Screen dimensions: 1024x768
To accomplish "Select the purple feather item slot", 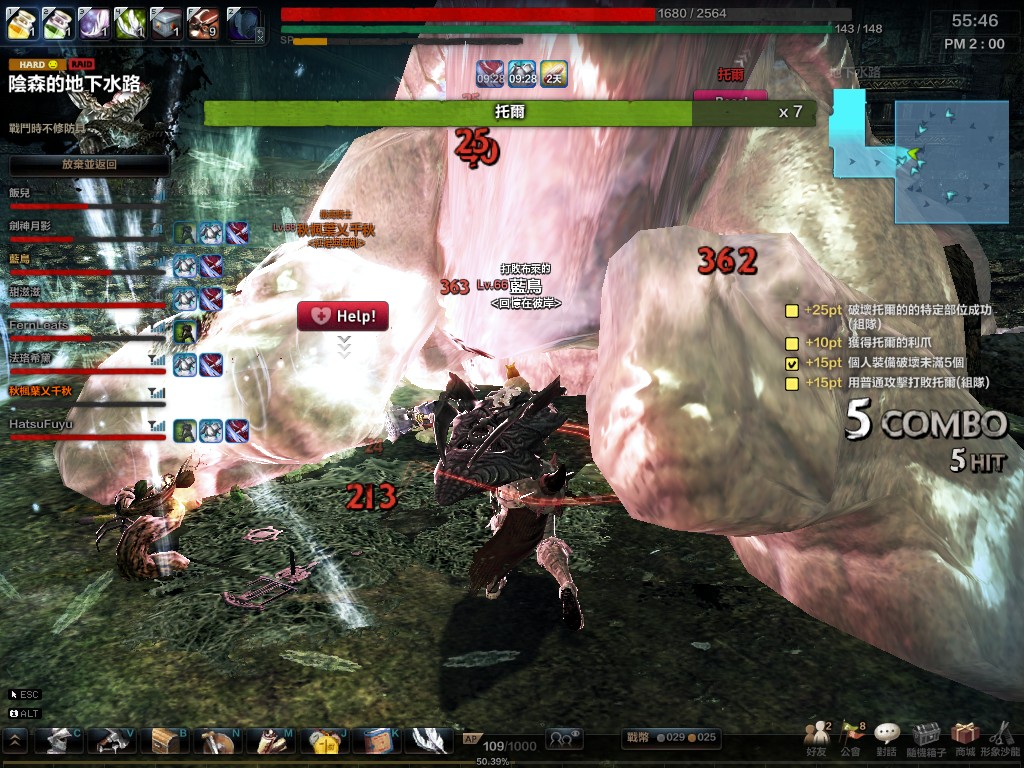I will (94, 22).
